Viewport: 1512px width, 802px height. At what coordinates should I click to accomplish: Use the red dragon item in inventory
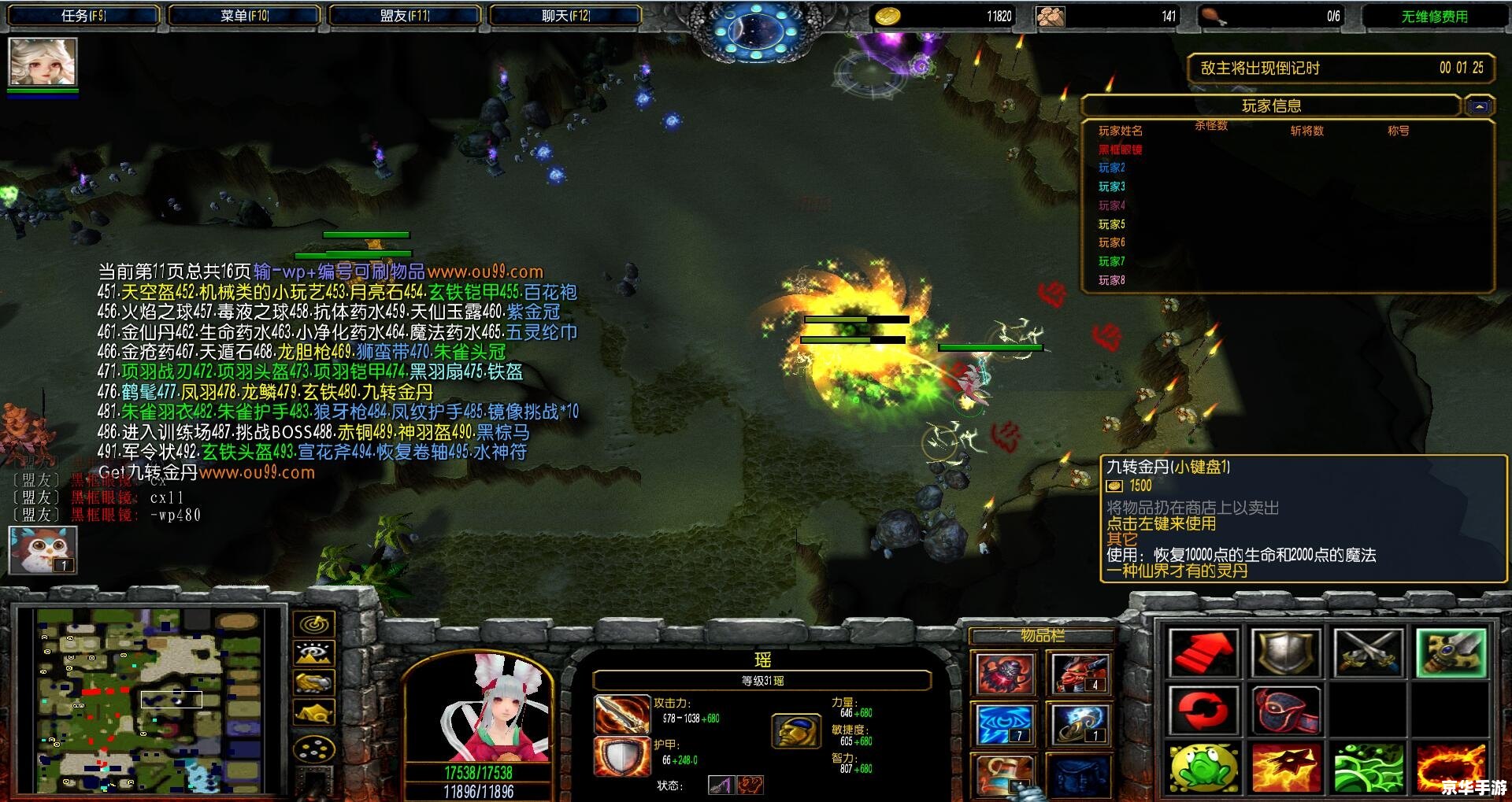pos(1080,674)
